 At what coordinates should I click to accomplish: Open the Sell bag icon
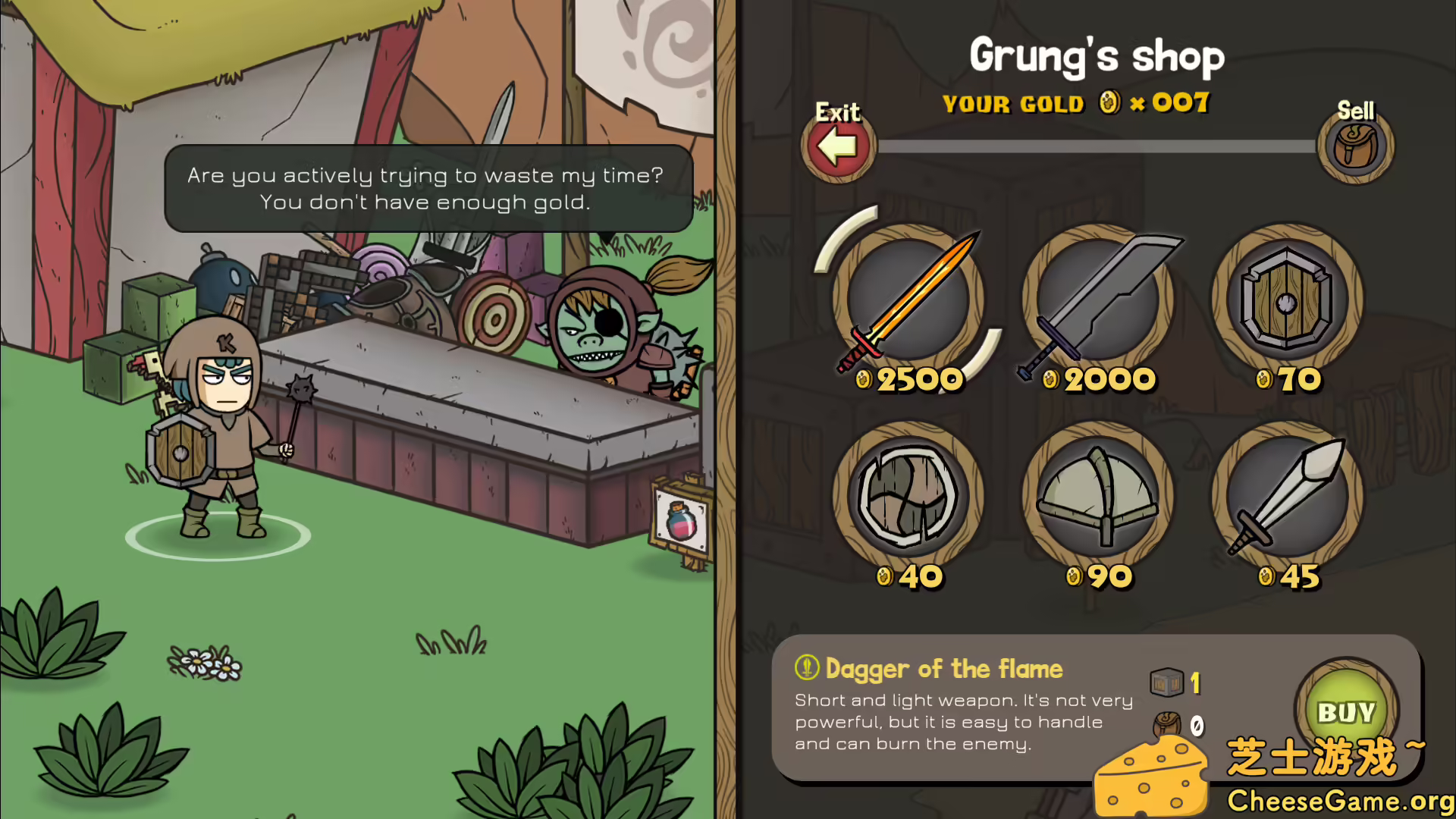[1355, 146]
